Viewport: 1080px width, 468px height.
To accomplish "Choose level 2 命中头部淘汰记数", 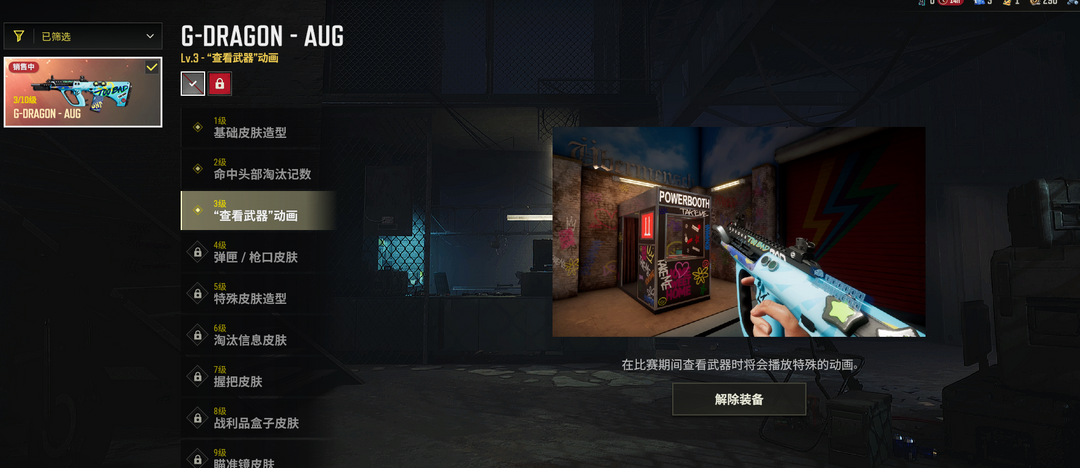I will pos(257,169).
